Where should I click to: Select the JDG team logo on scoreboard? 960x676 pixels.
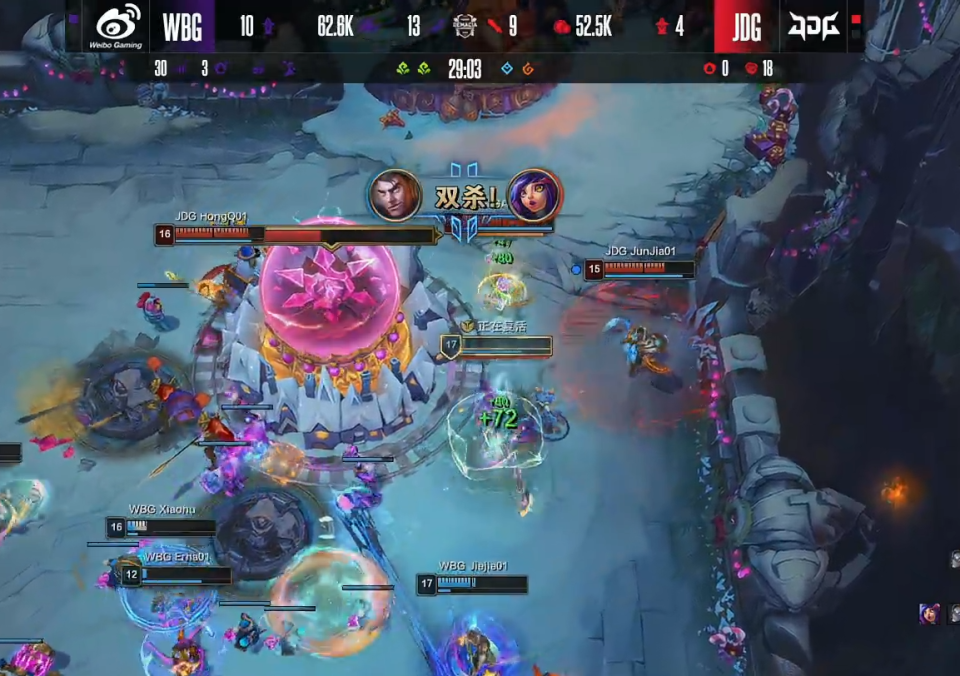(x=813, y=26)
